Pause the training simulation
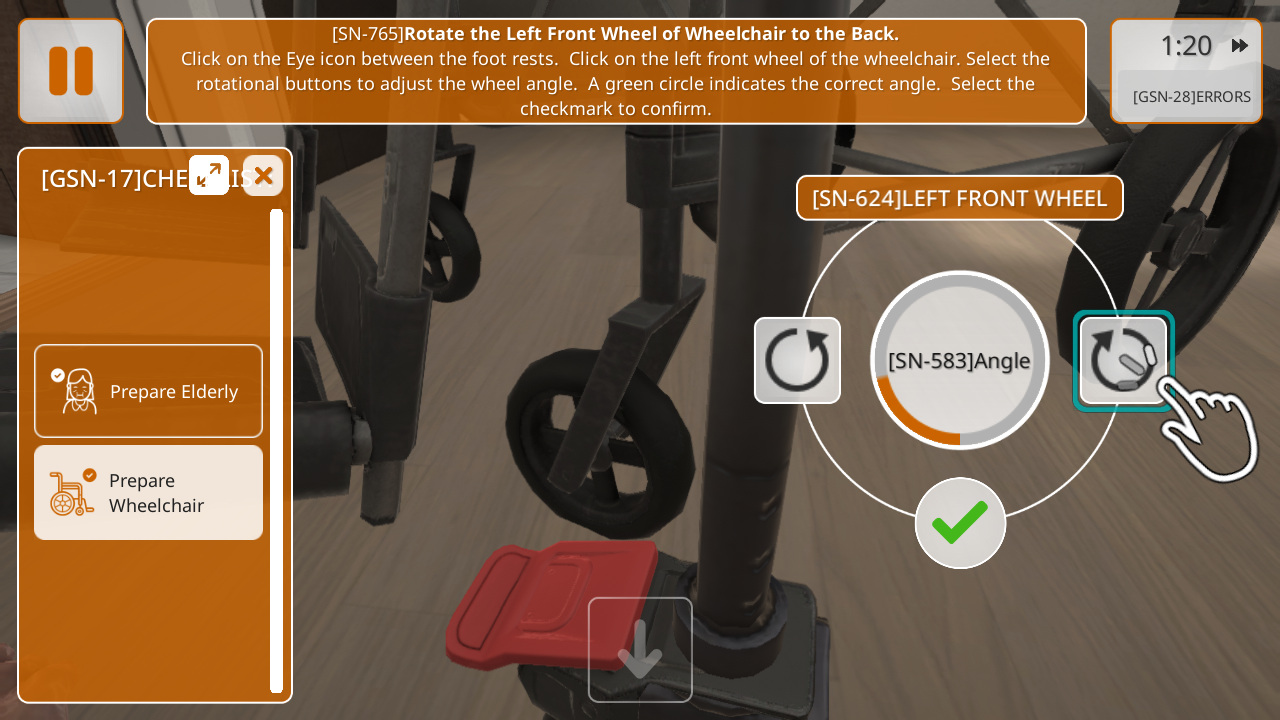Viewport: 1280px width, 720px height. coord(71,71)
